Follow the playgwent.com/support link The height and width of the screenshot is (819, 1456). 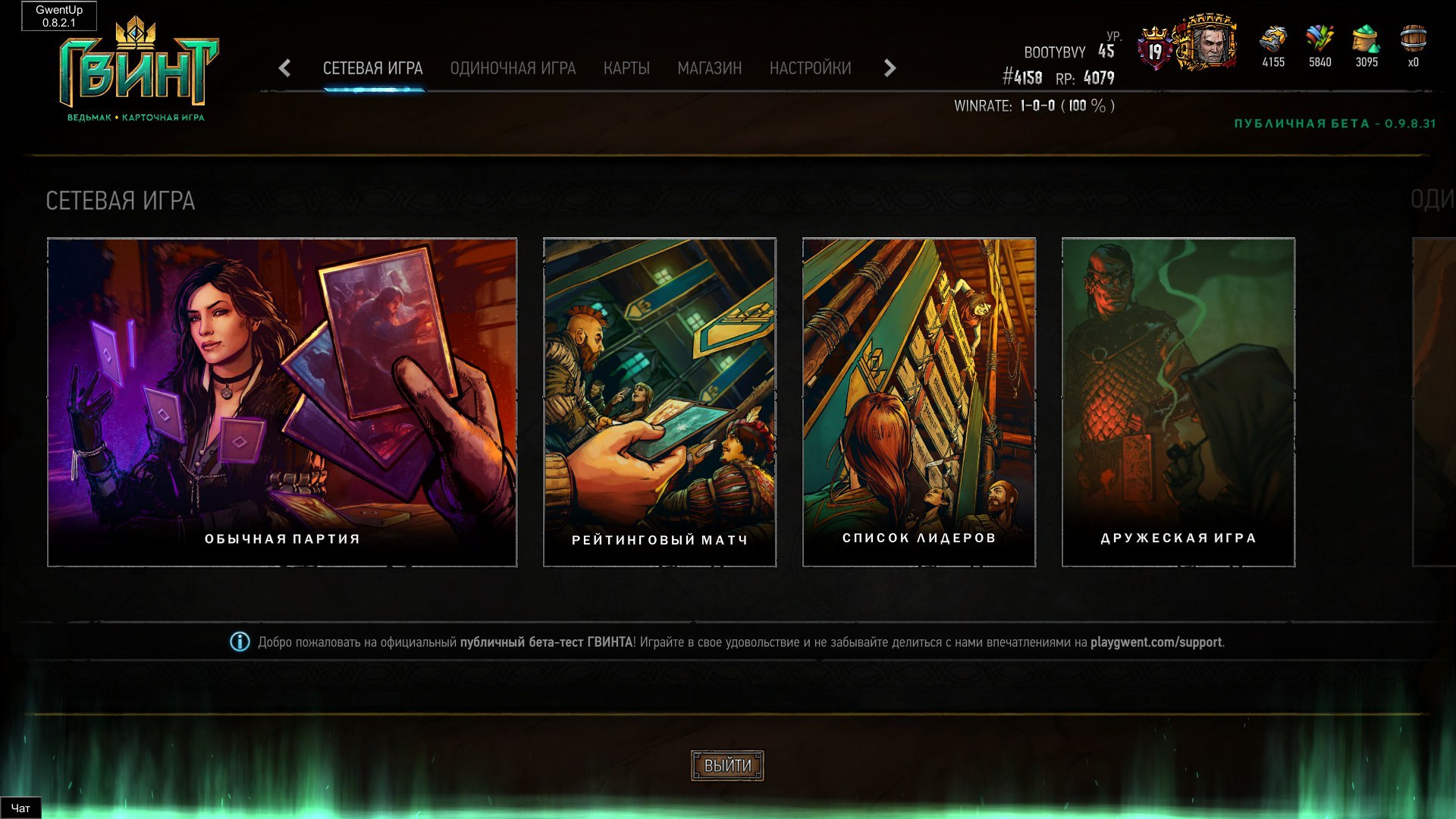(x=1156, y=642)
